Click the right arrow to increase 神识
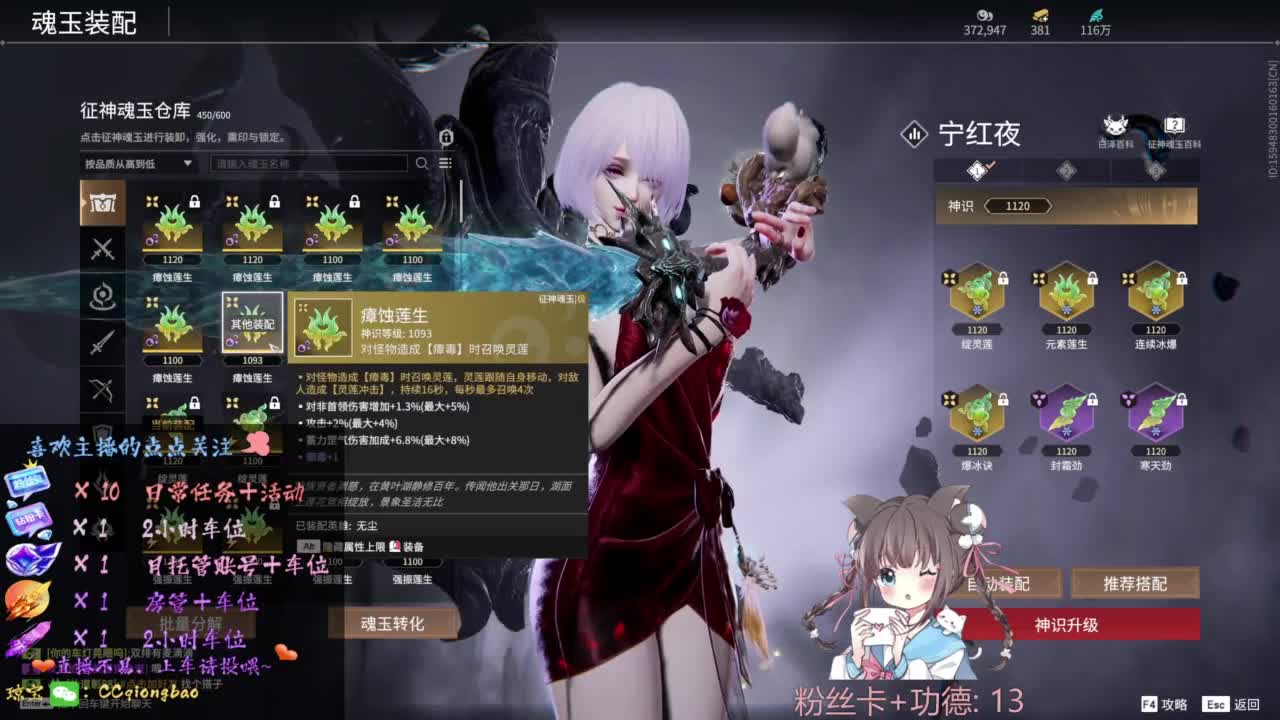The width and height of the screenshot is (1280, 720). [1050, 206]
